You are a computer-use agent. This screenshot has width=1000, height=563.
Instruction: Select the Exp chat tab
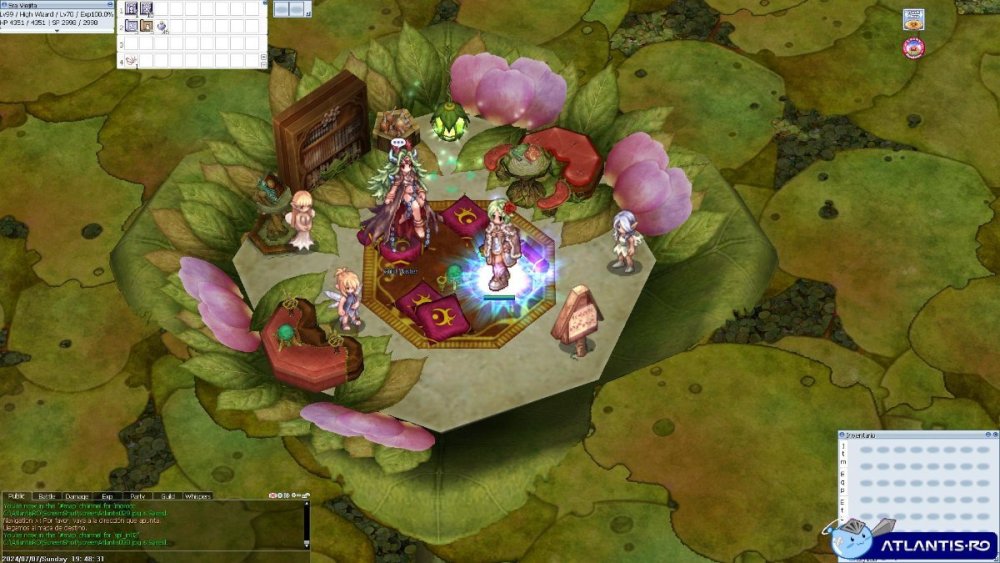click(107, 496)
